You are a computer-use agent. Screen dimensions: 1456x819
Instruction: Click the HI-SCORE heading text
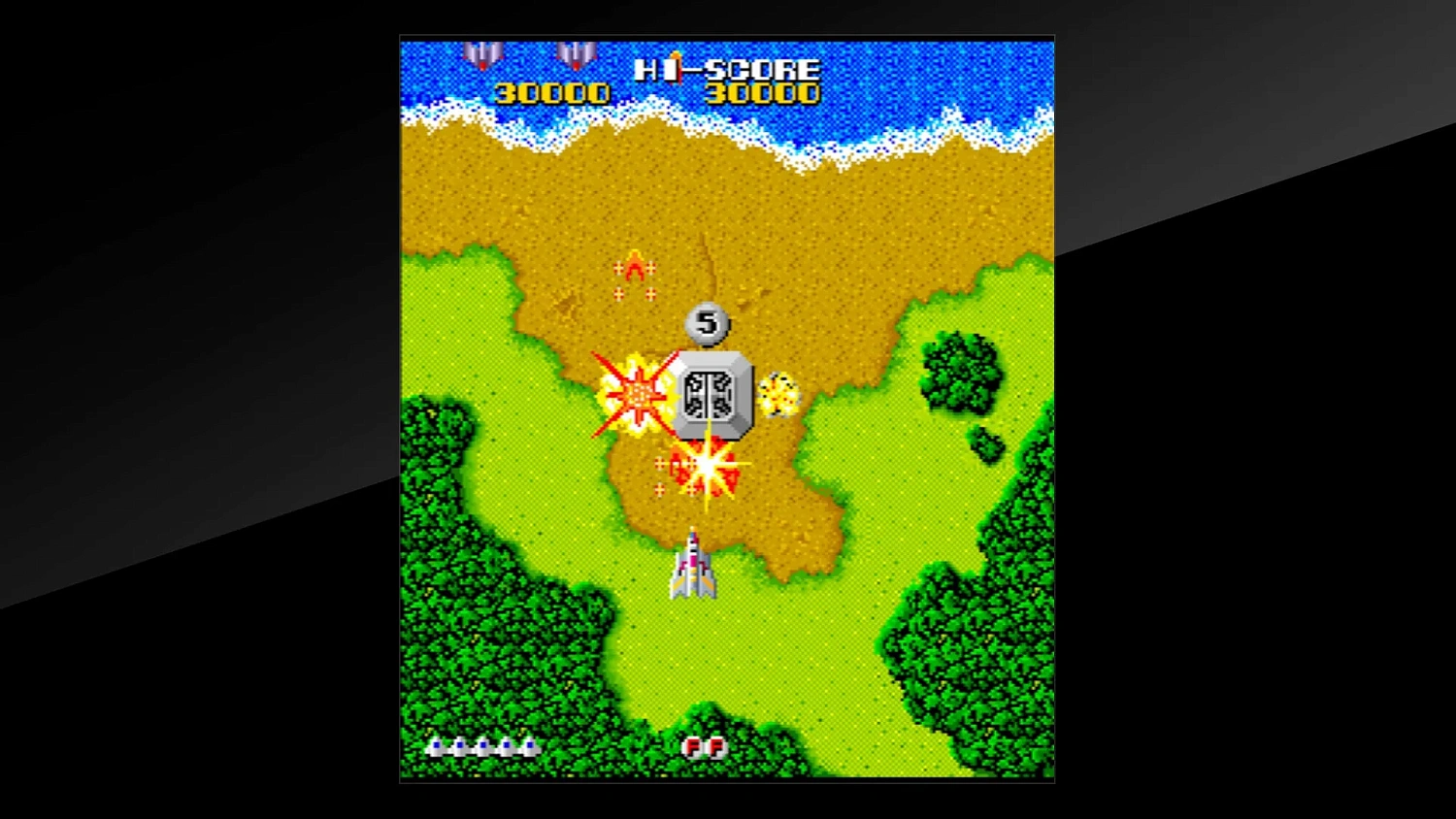click(727, 70)
